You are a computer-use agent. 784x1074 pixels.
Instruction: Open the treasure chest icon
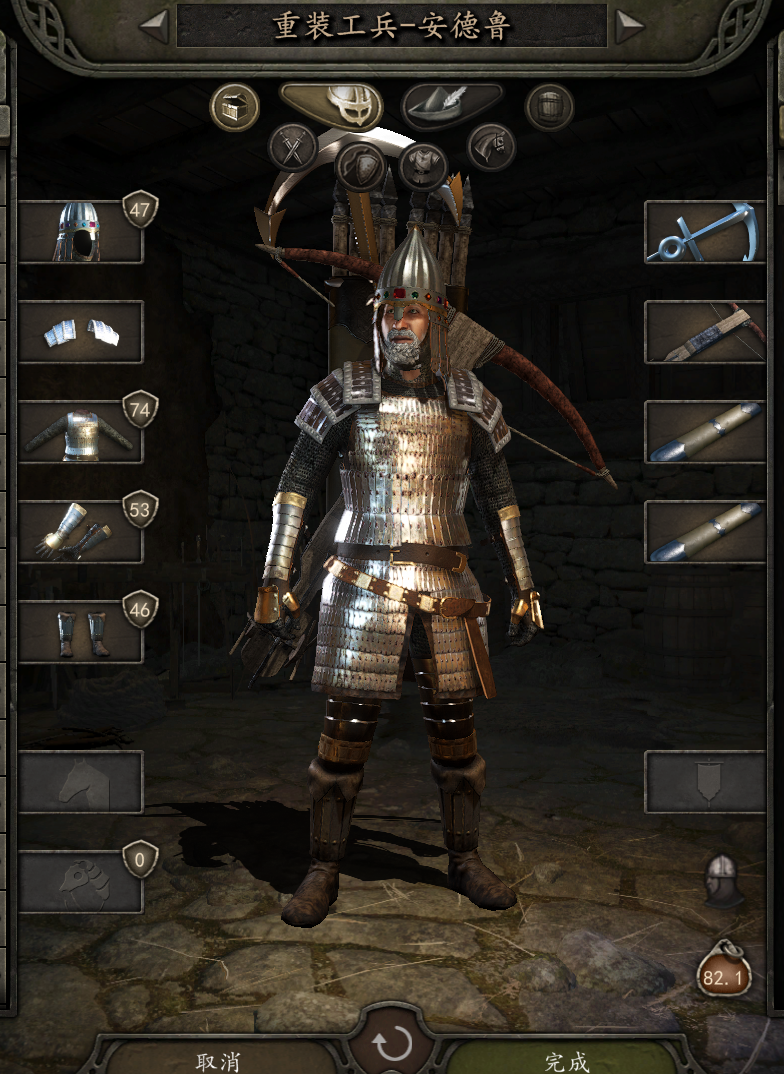click(x=235, y=107)
